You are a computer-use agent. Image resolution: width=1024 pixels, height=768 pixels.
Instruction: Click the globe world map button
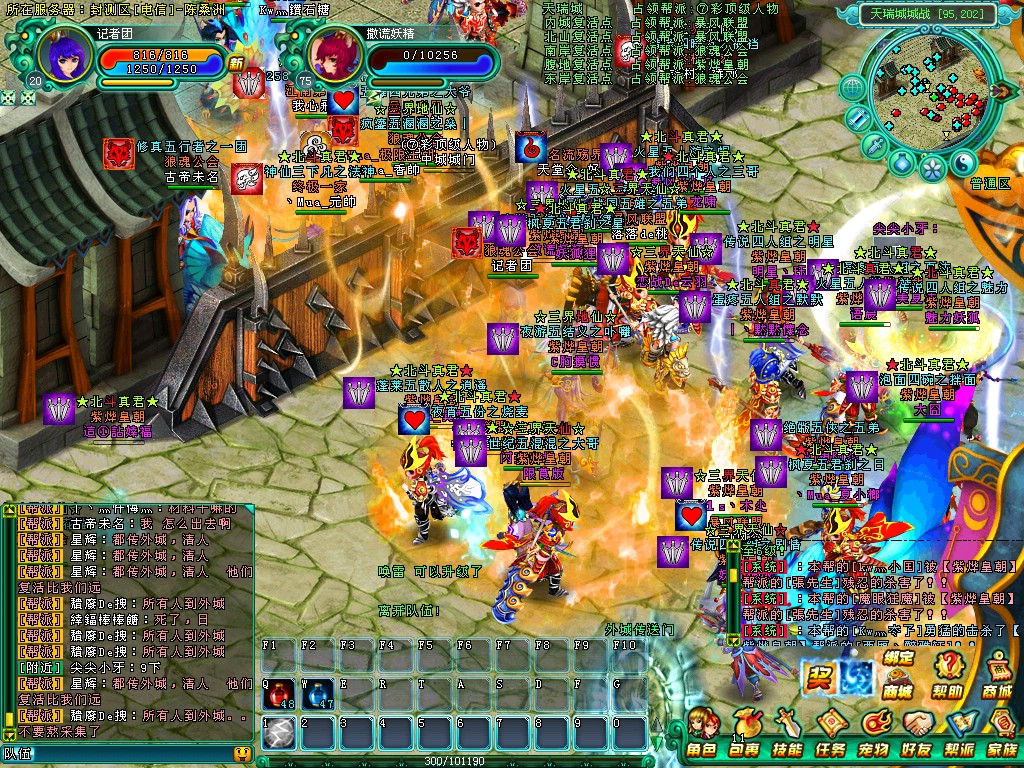(852, 89)
